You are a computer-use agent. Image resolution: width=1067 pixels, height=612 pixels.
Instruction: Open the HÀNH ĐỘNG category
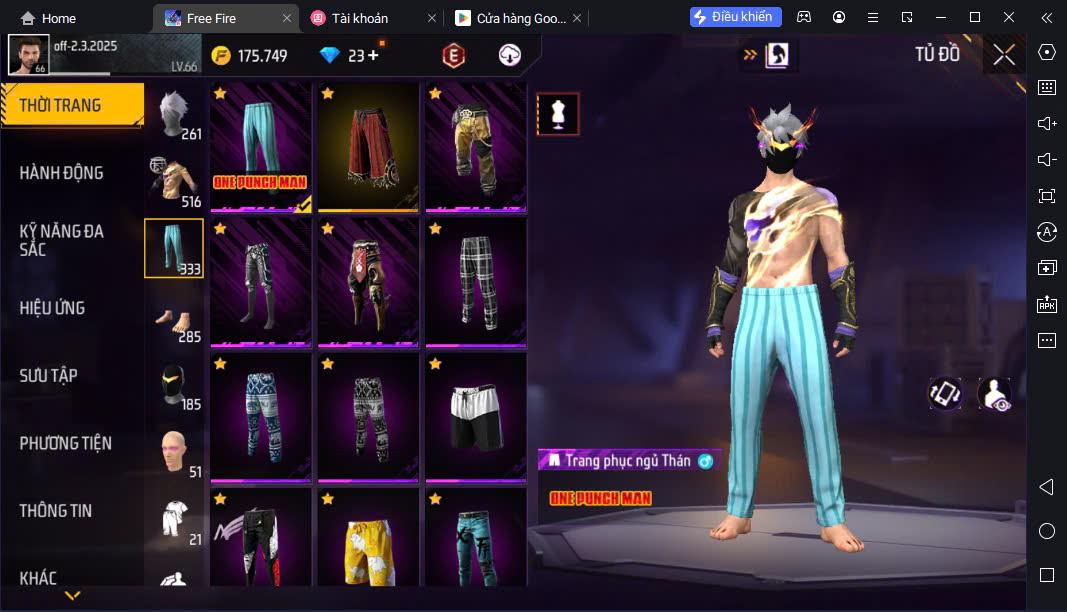[62, 173]
